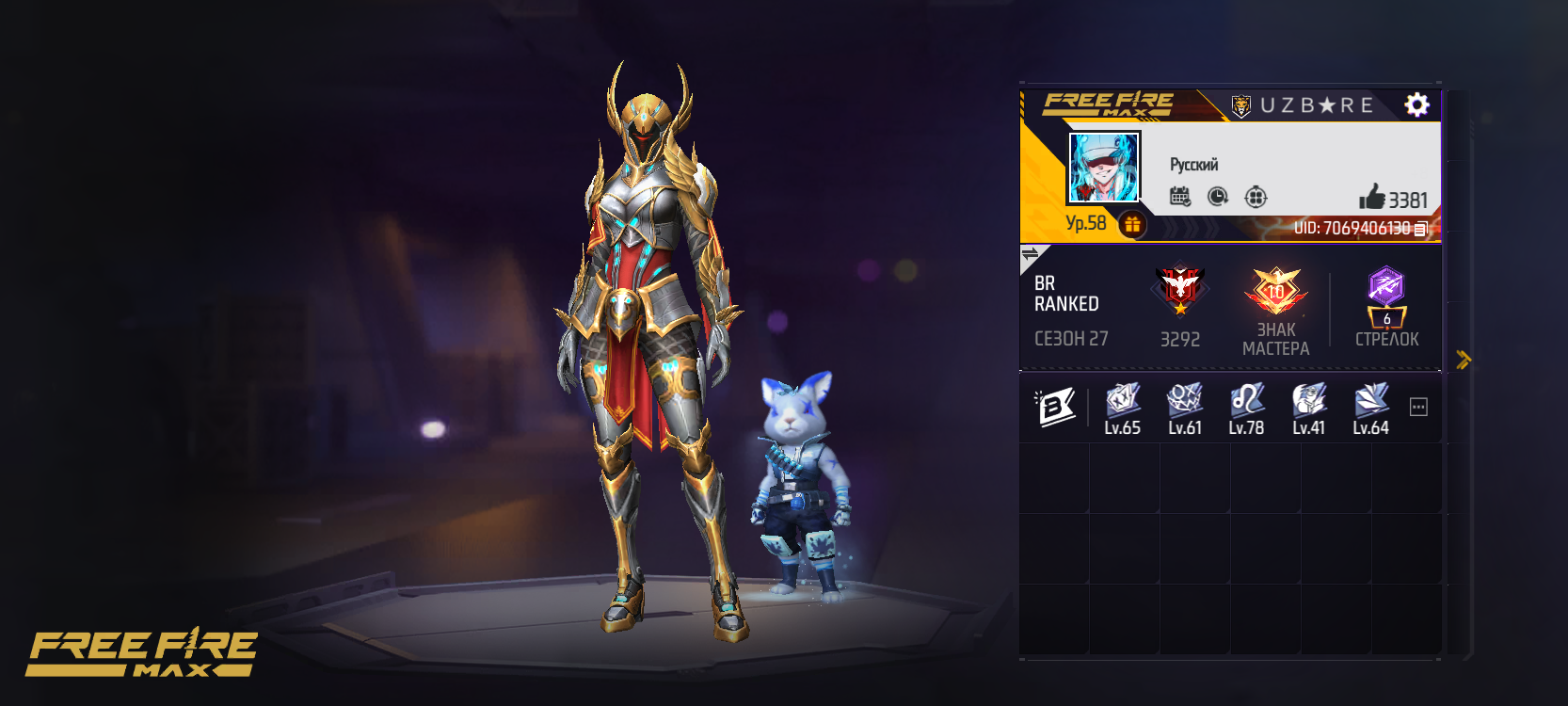Copy the UID with the copy icon

[x=1421, y=229]
